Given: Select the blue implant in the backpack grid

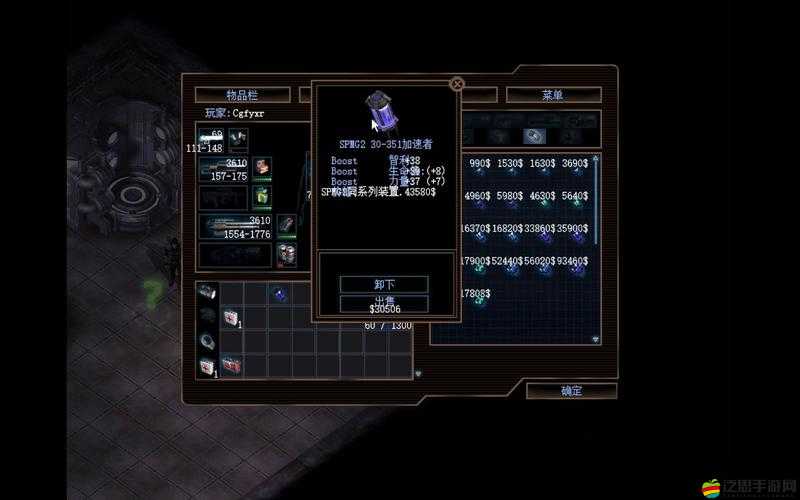Looking at the screenshot, I should [279, 293].
